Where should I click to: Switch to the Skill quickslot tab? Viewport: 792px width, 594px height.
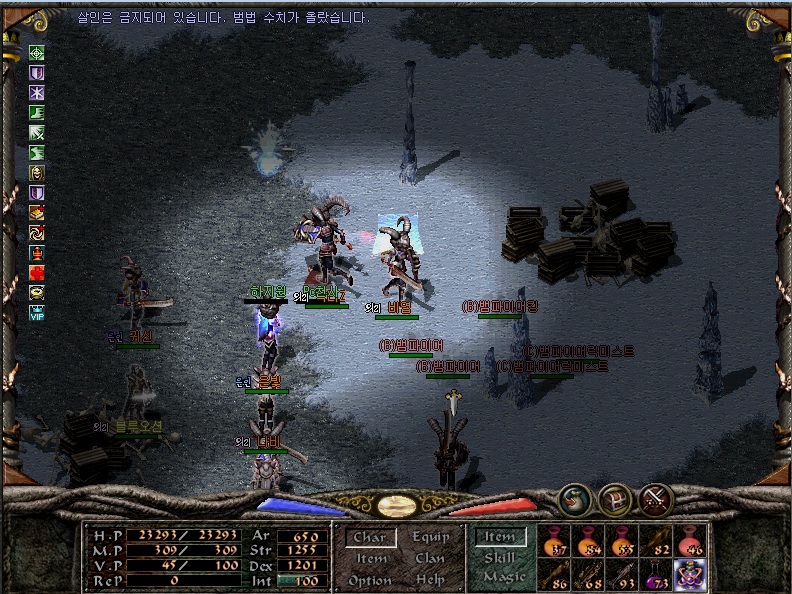pyautogui.click(x=500, y=558)
